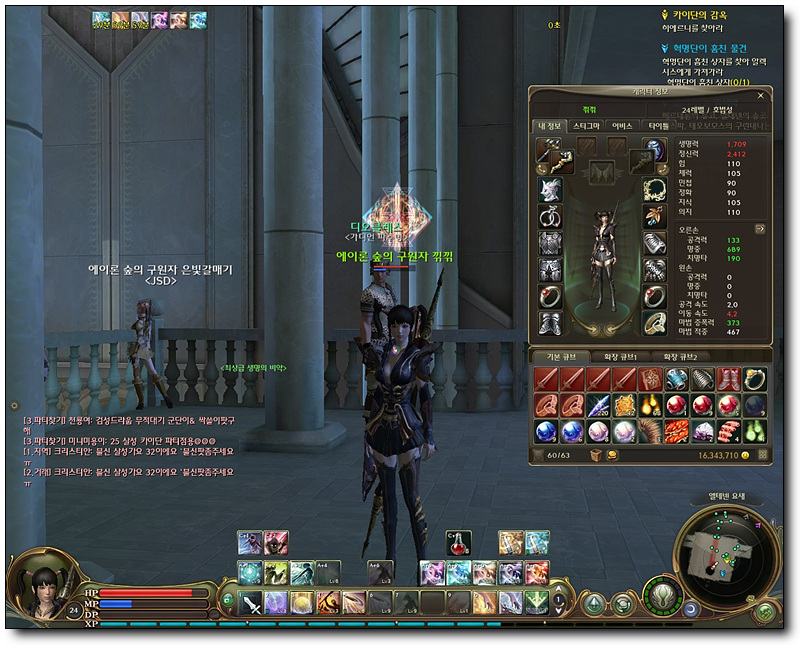Close the character info window
This screenshot has width=800, height=645.
(761, 95)
